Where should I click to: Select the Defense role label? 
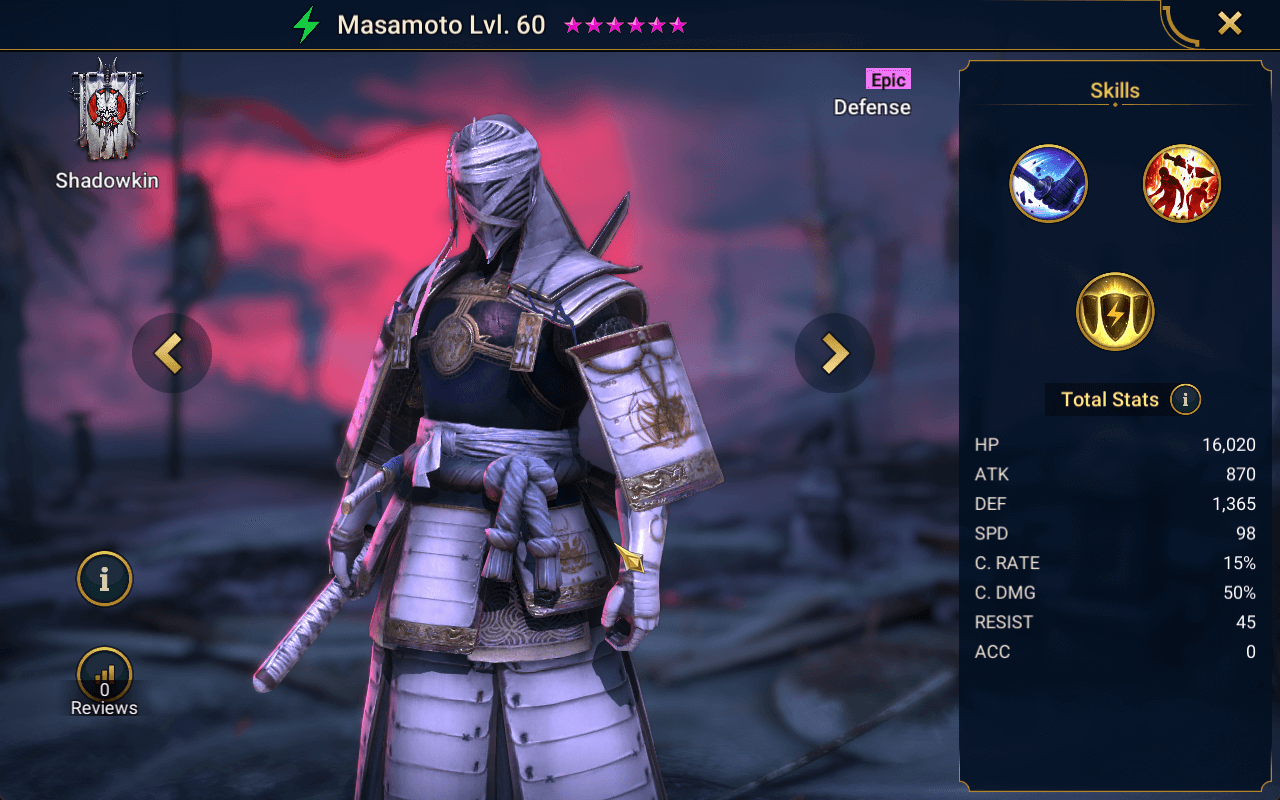871,107
